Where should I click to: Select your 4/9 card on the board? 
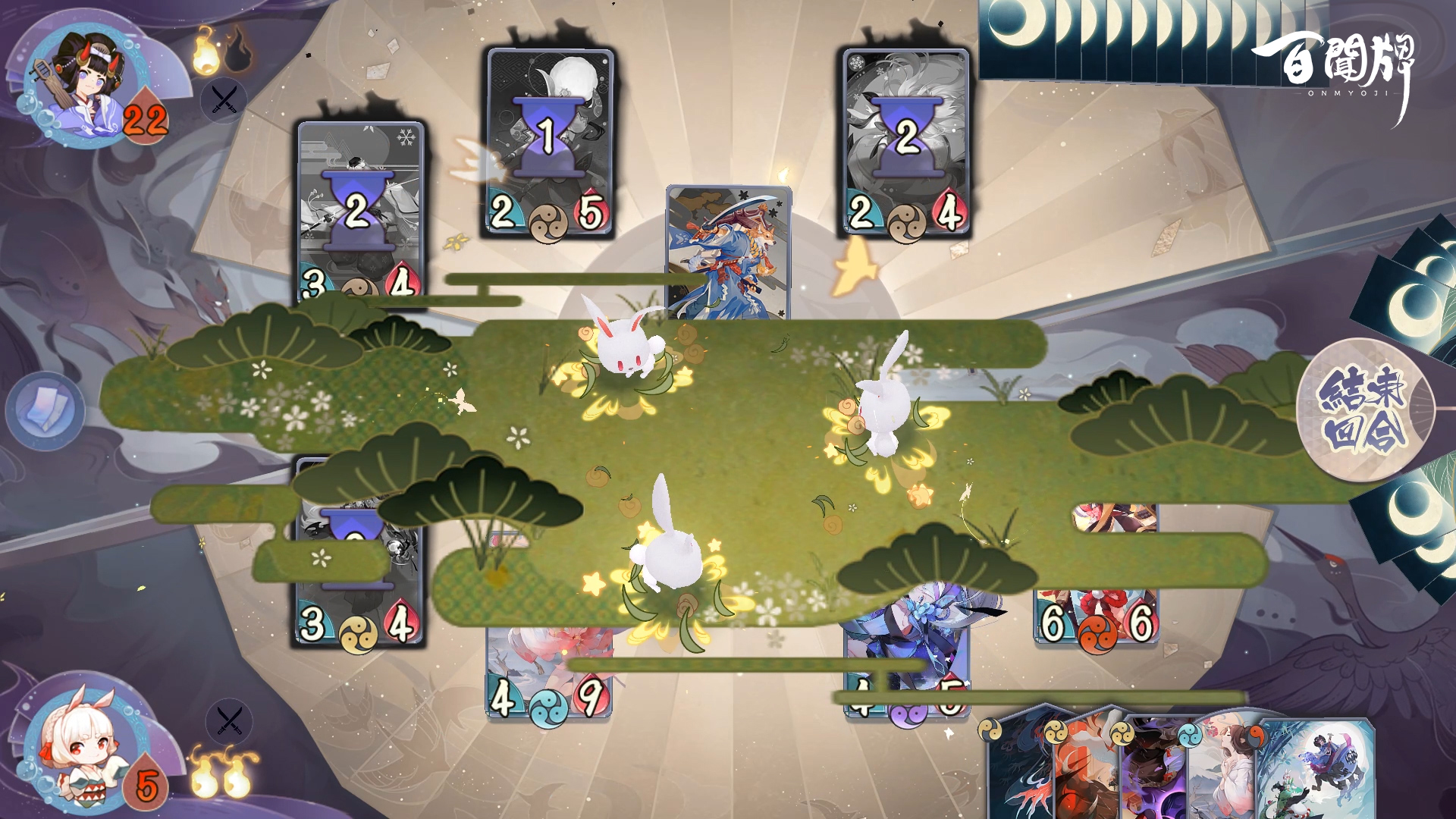[x=548, y=682]
